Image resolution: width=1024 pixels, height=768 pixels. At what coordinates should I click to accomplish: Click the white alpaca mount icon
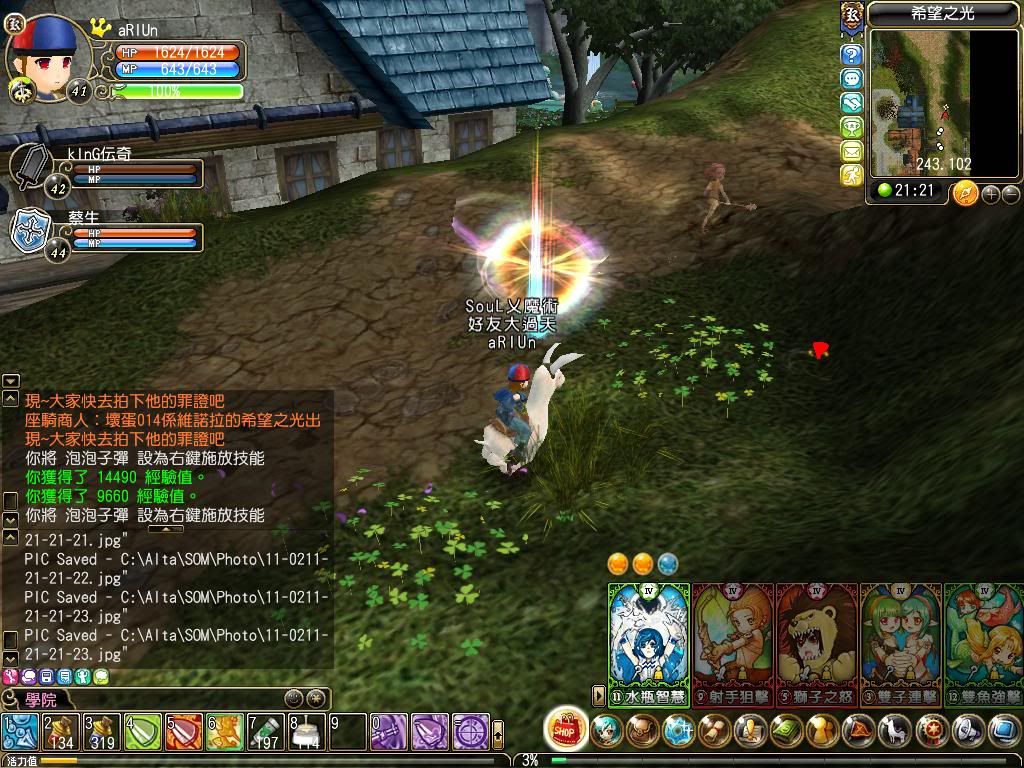[894, 730]
